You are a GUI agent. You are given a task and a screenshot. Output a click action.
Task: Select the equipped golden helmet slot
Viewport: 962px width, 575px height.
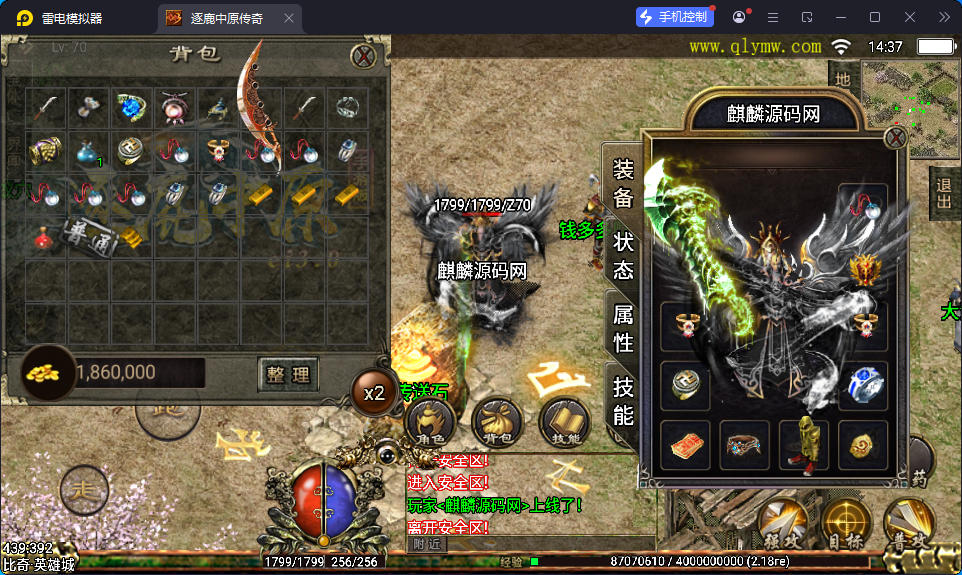coord(862,270)
